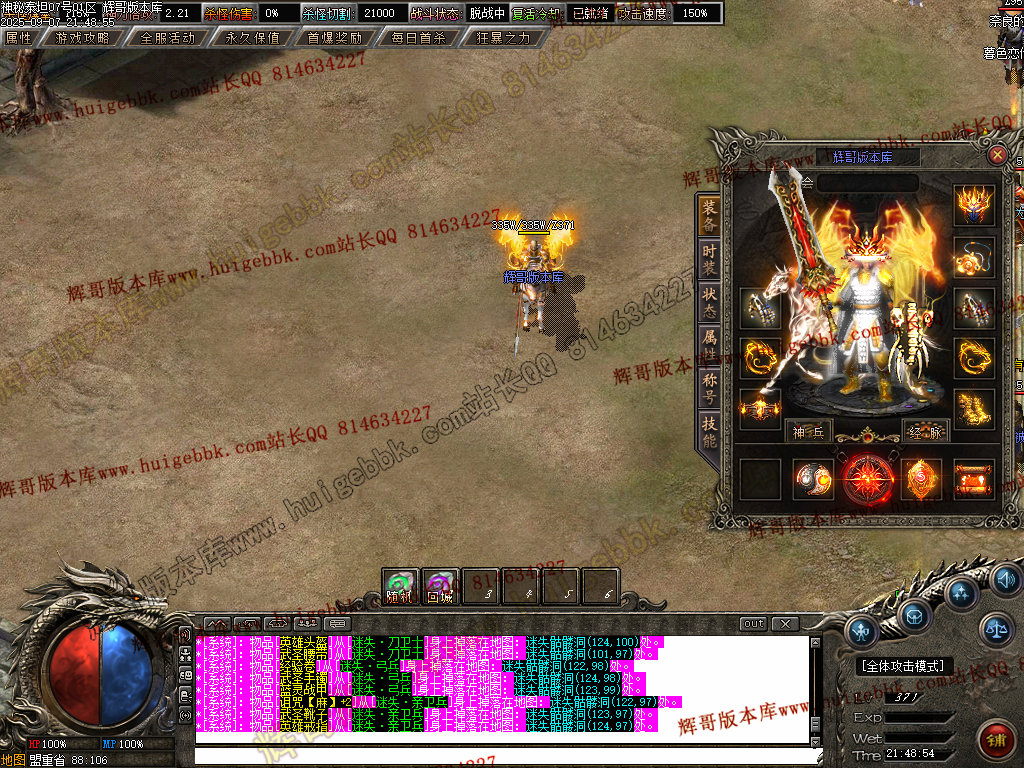Open the 永久保值 menu
1024x768 pixels.
251,38
